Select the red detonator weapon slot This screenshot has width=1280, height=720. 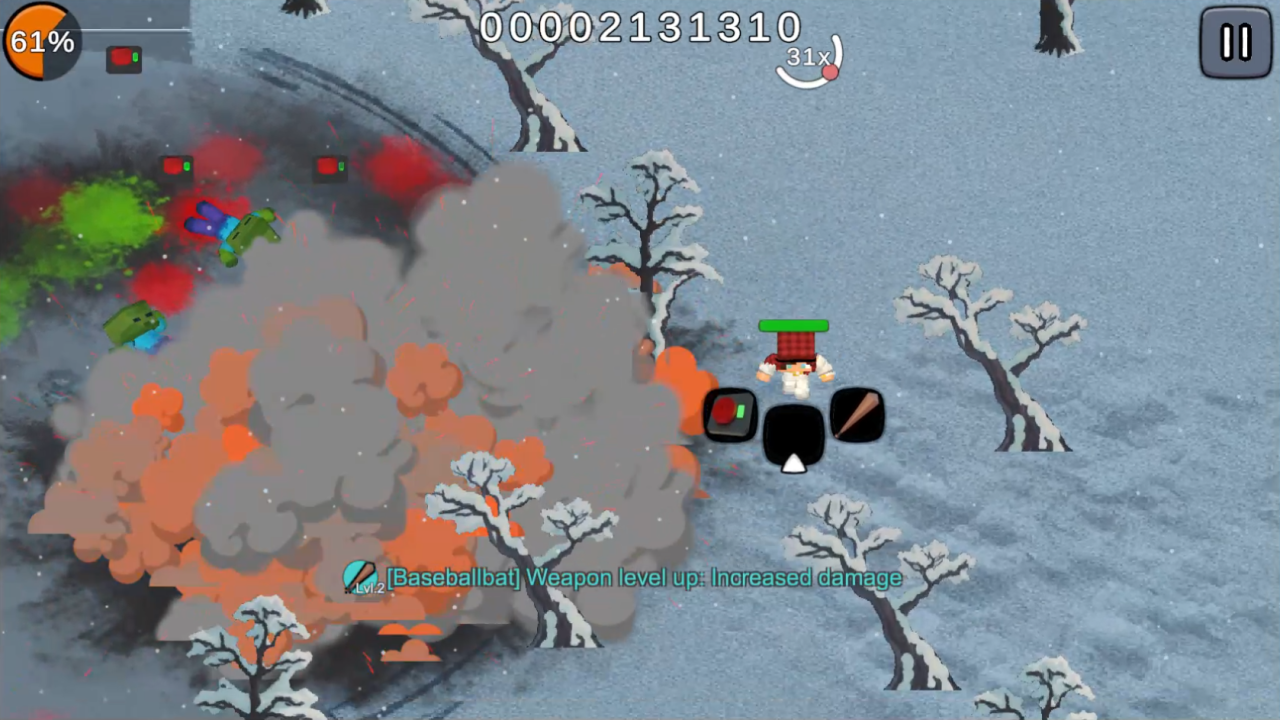pos(731,414)
